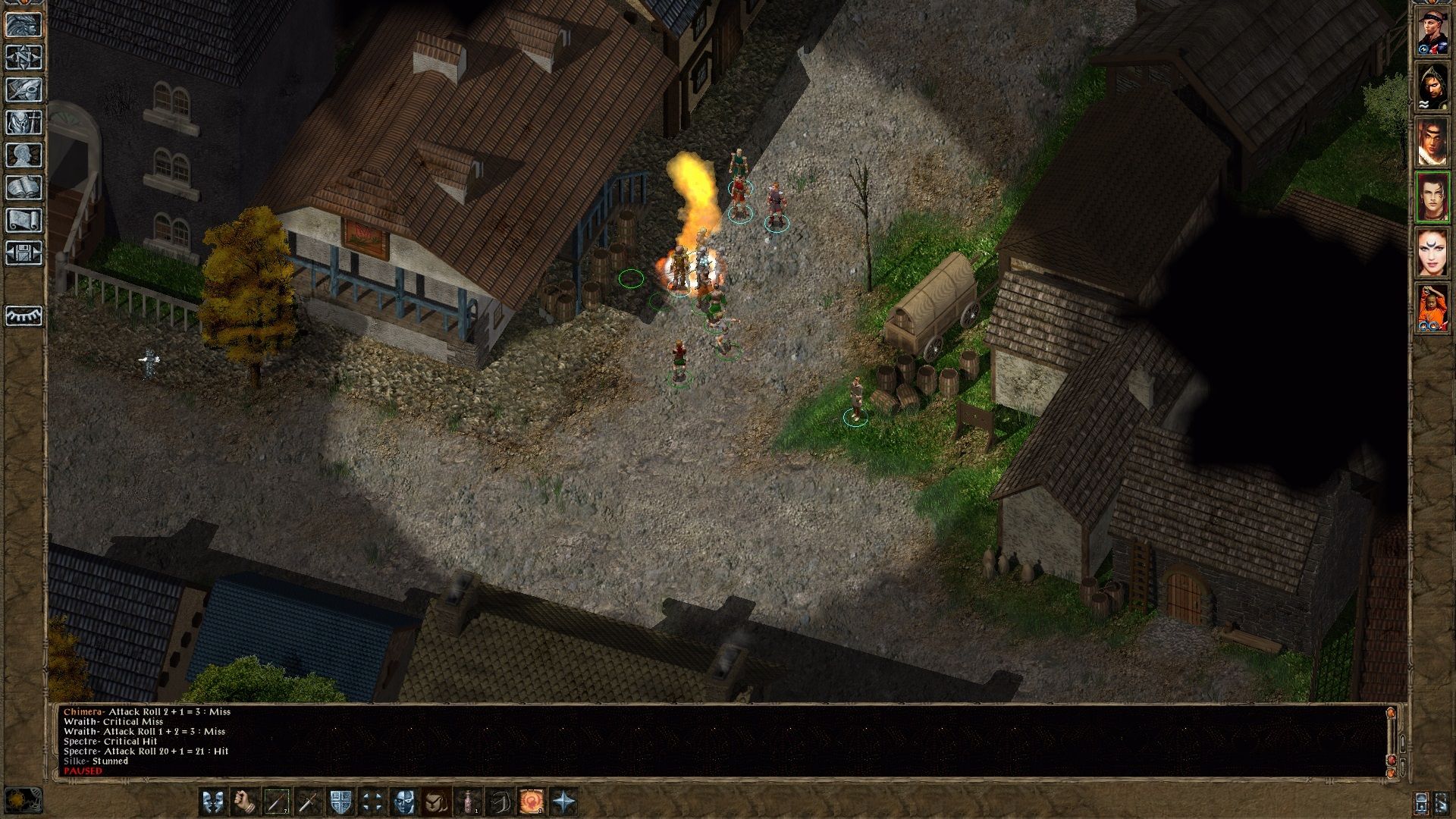Open special abilities with the four-point star
The image size is (1456, 819).
(563, 802)
